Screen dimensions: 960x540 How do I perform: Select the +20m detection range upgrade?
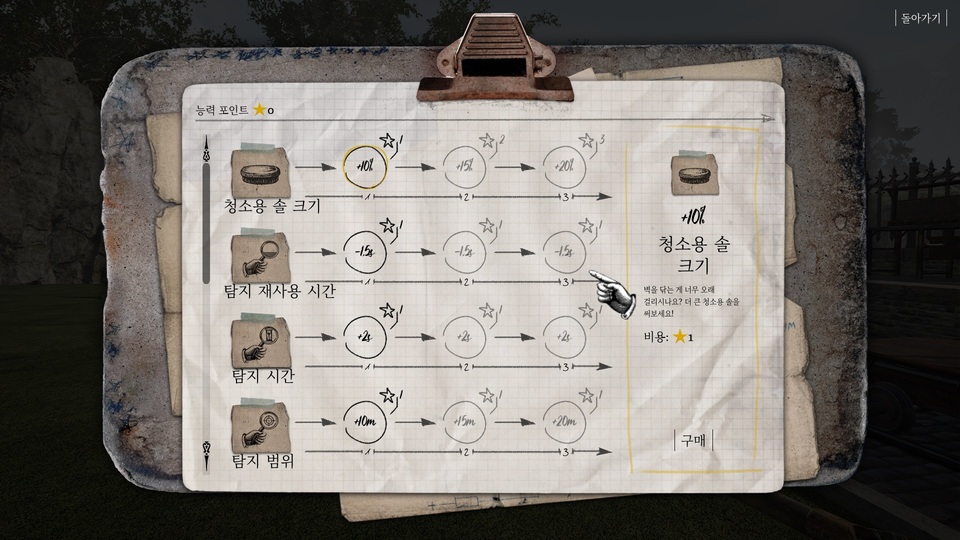[x=567, y=421]
